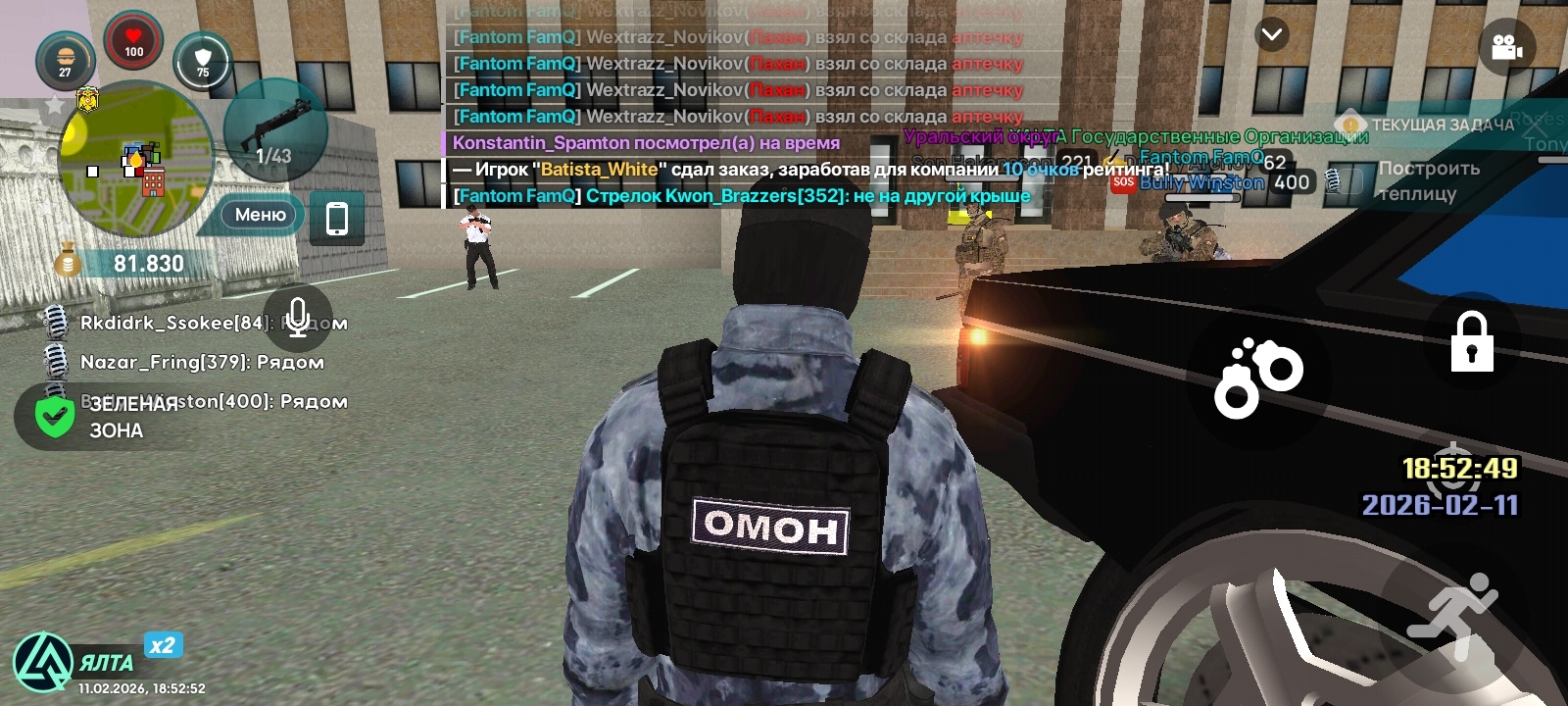The width and height of the screenshot is (1568, 706).
Task: Collapse the chat with the chevron arrow
Action: [1270, 34]
